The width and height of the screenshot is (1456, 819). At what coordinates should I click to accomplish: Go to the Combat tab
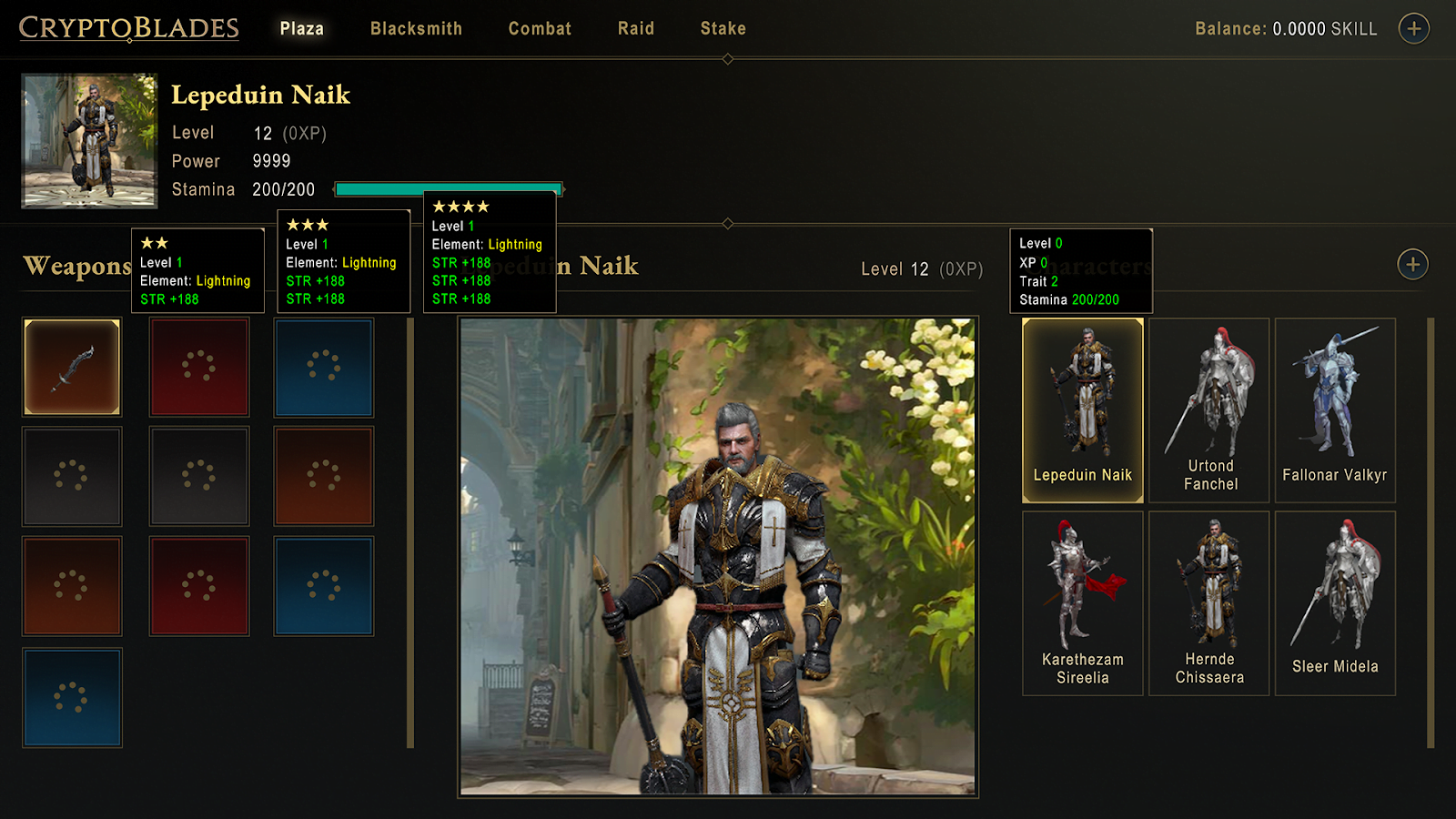[540, 28]
